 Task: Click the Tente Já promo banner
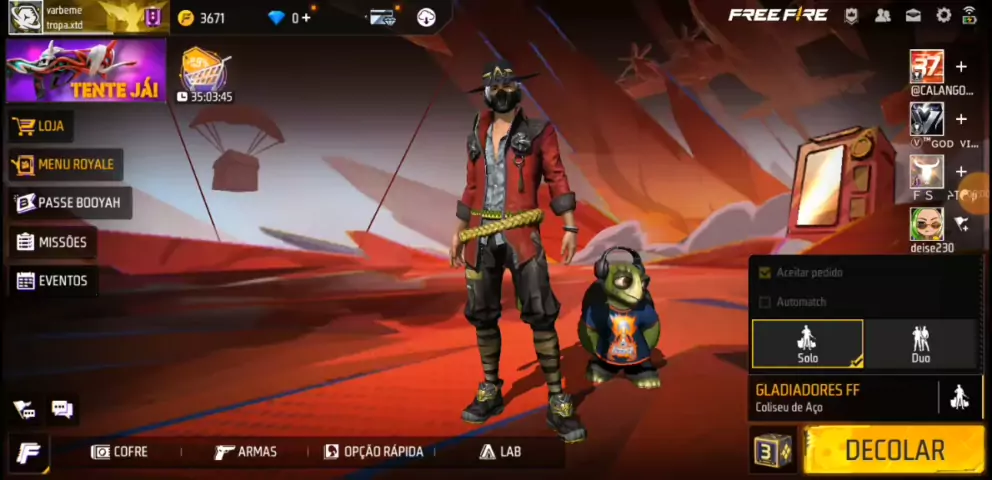point(86,72)
